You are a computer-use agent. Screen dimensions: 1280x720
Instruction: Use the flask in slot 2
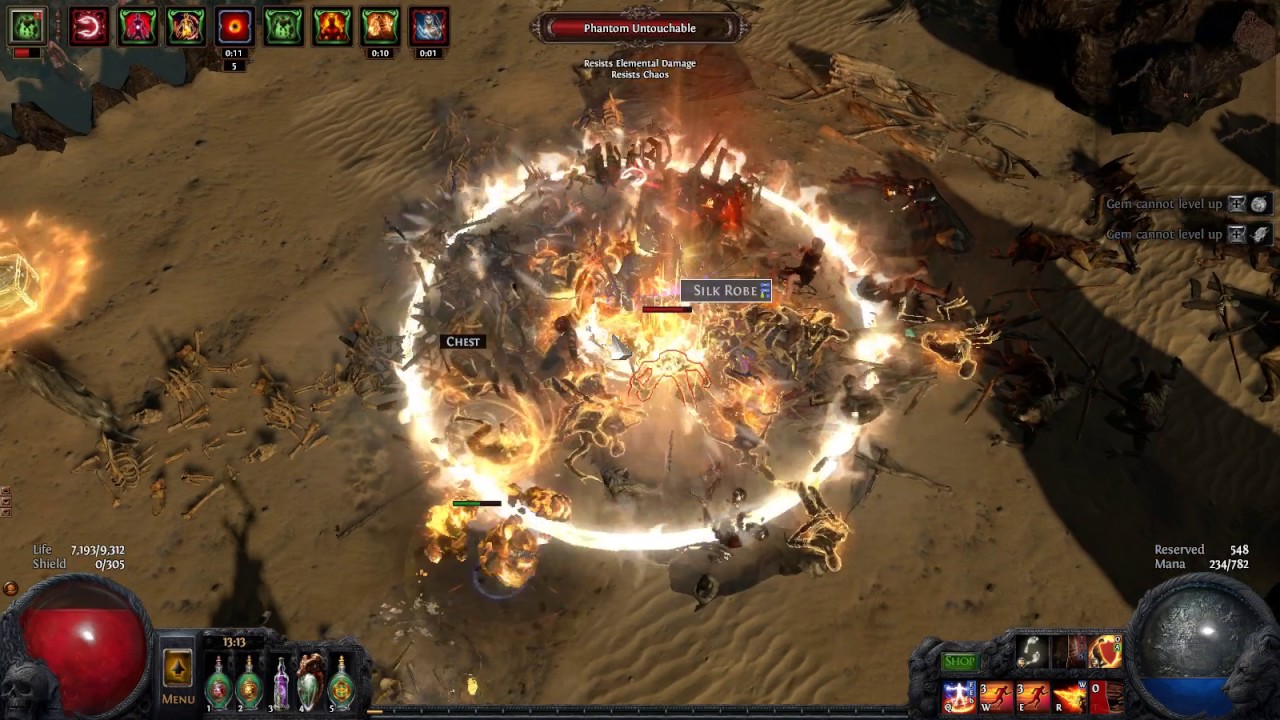tap(249, 683)
